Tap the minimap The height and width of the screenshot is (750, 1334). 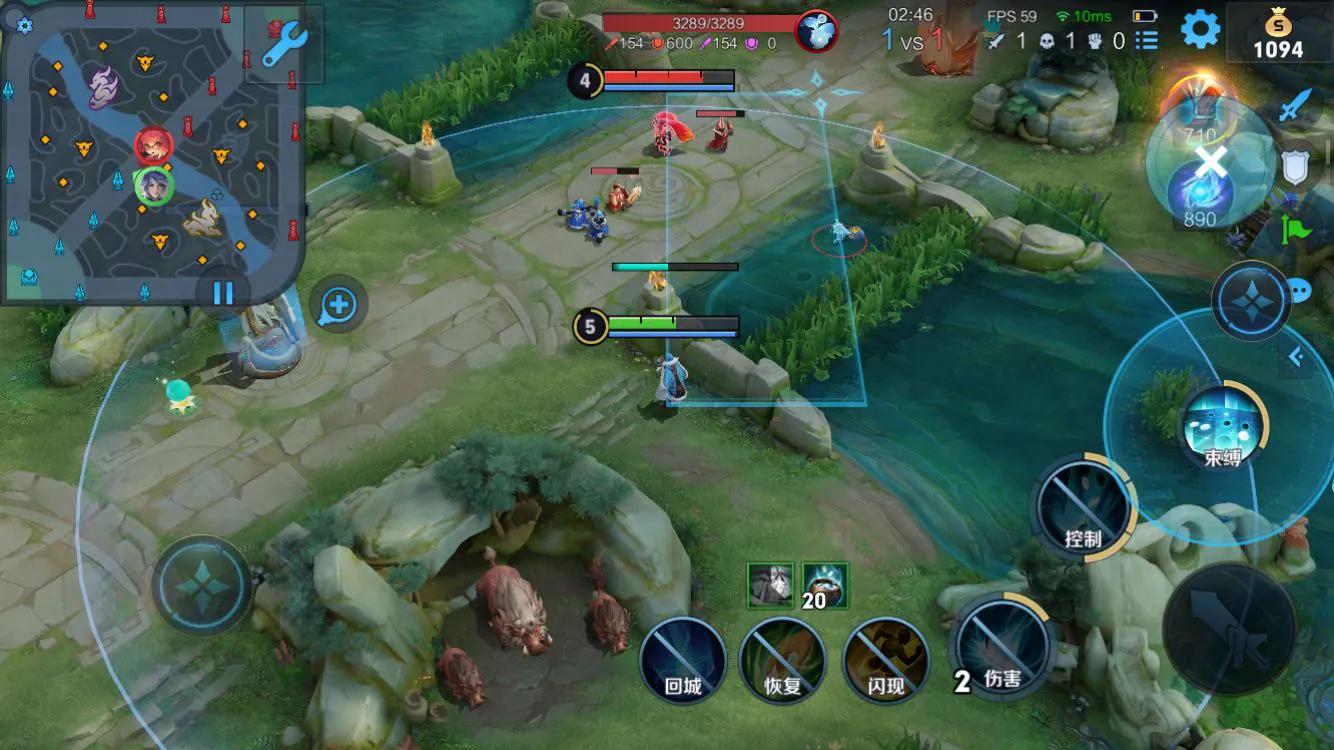pos(150,150)
